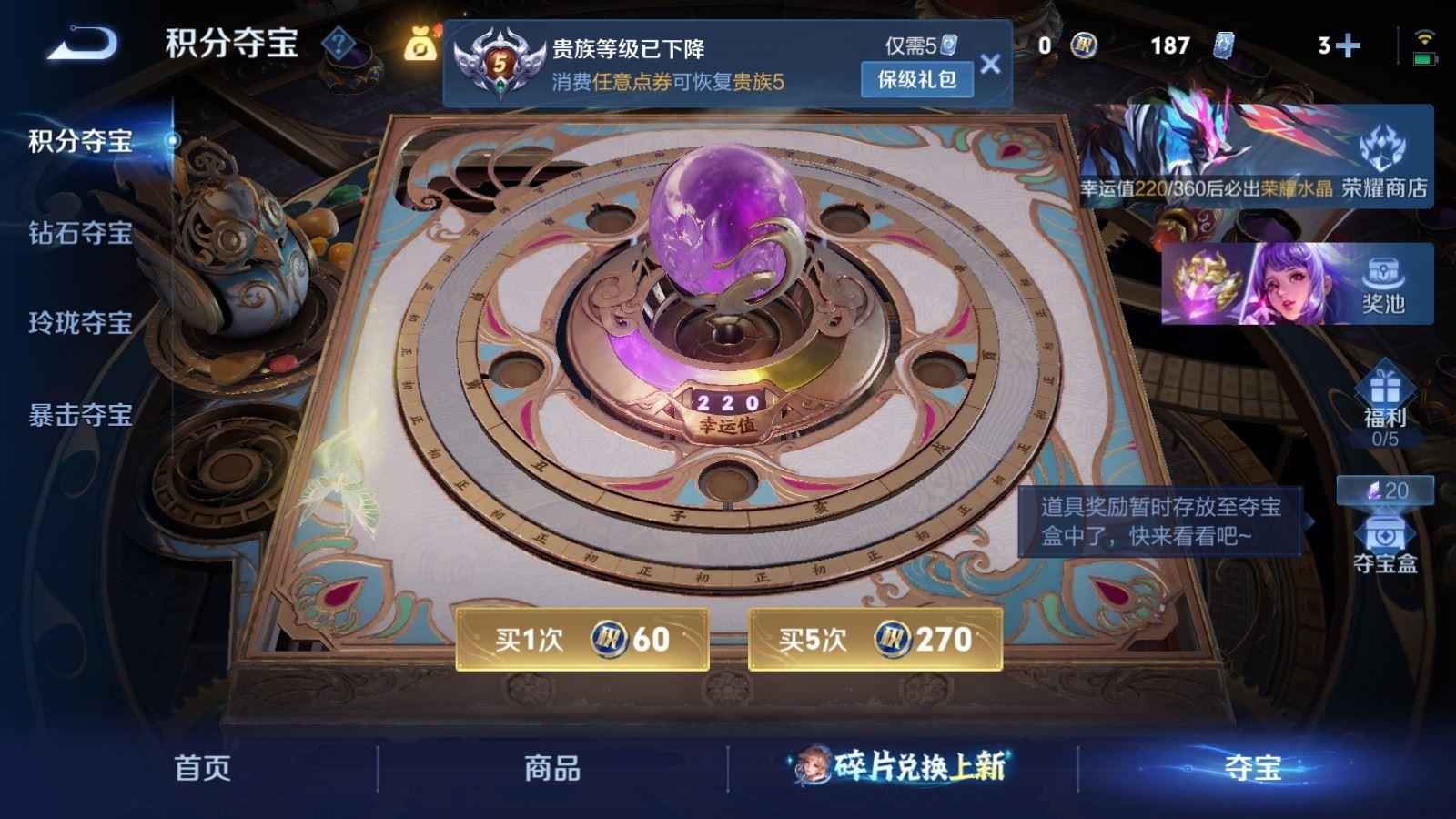
Task: Click the plus to add point coupons
Action: coord(1349,43)
